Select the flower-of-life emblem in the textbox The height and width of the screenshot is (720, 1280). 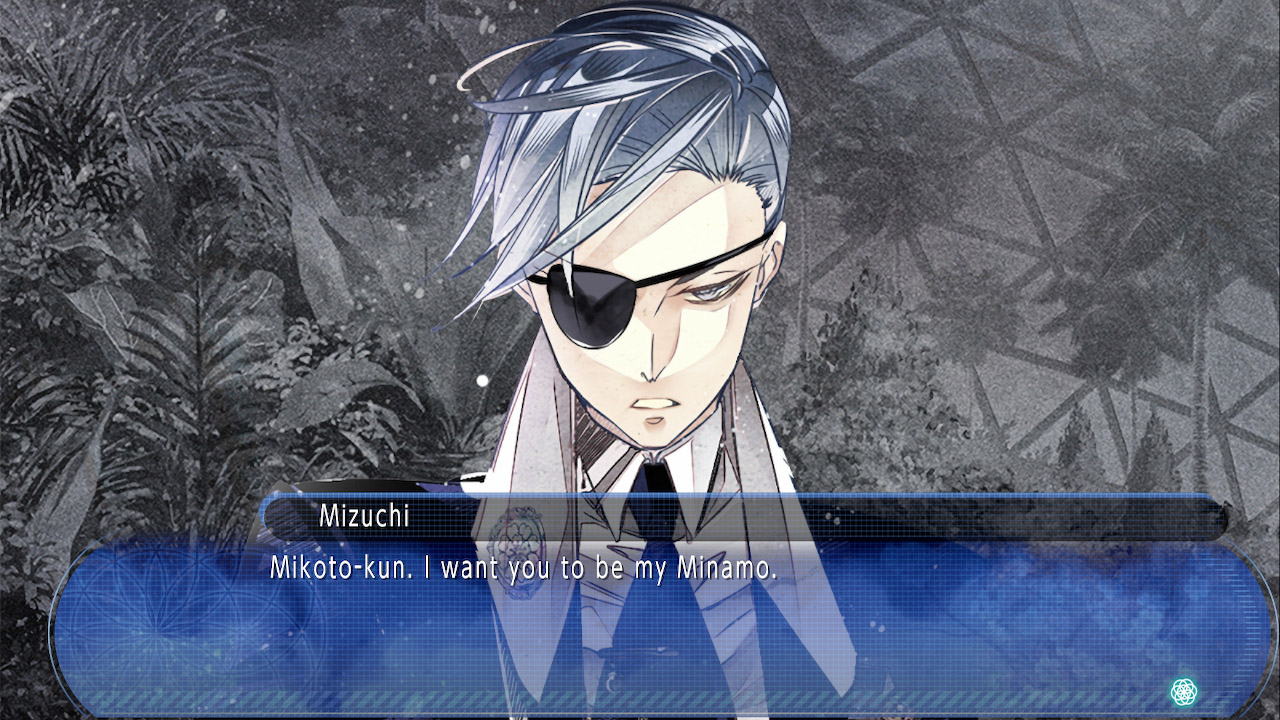point(1186,691)
